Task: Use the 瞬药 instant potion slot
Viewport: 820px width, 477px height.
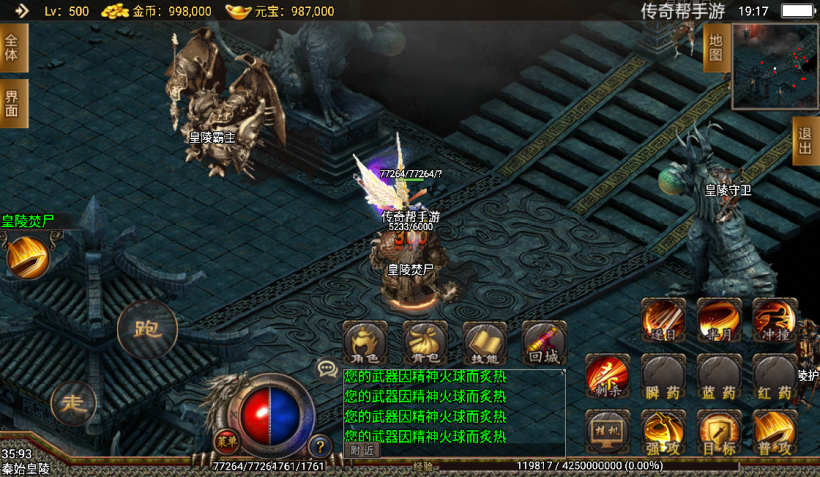Action: (663, 376)
